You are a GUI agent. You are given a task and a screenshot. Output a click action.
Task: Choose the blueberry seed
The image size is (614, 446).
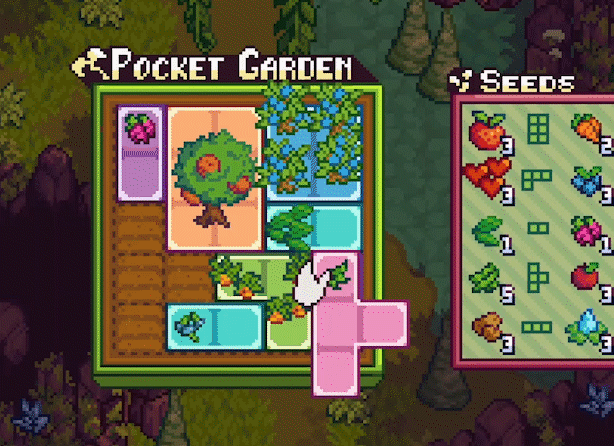[587, 180]
